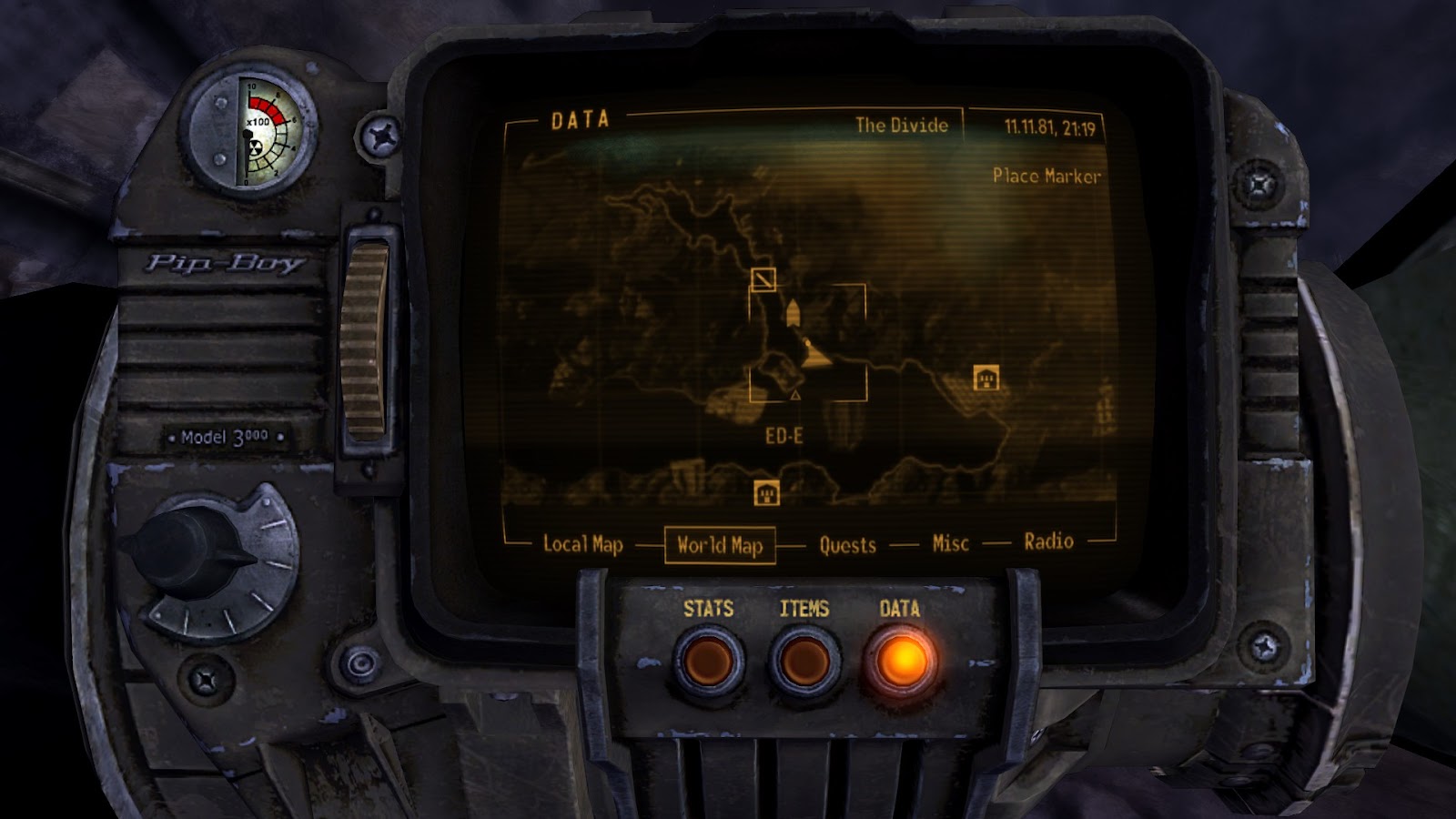Select the vertical pointer marker inside the bracket
Viewport: 1456px width, 819px height.
794,311
